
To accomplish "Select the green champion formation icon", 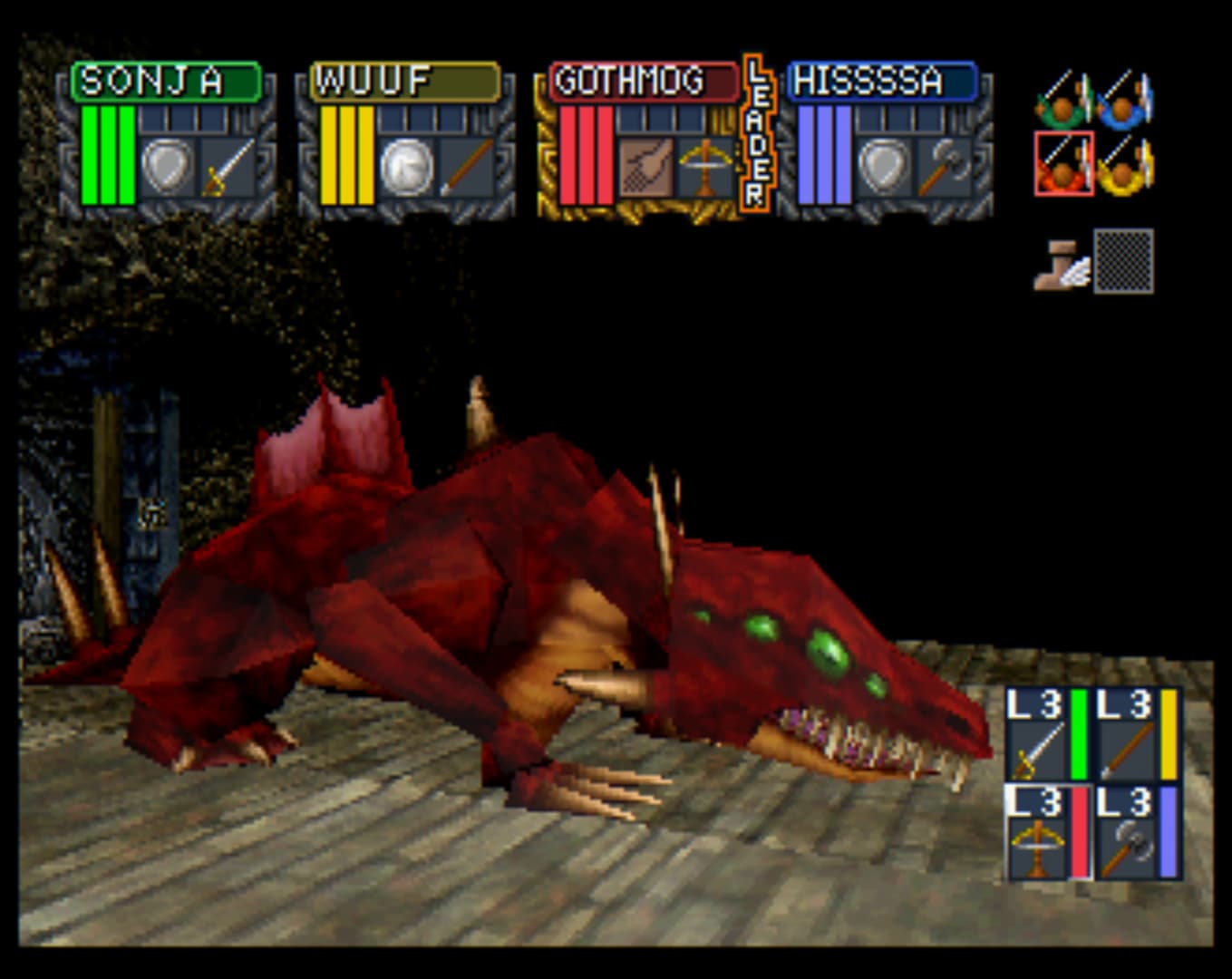I will point(1063,99).
